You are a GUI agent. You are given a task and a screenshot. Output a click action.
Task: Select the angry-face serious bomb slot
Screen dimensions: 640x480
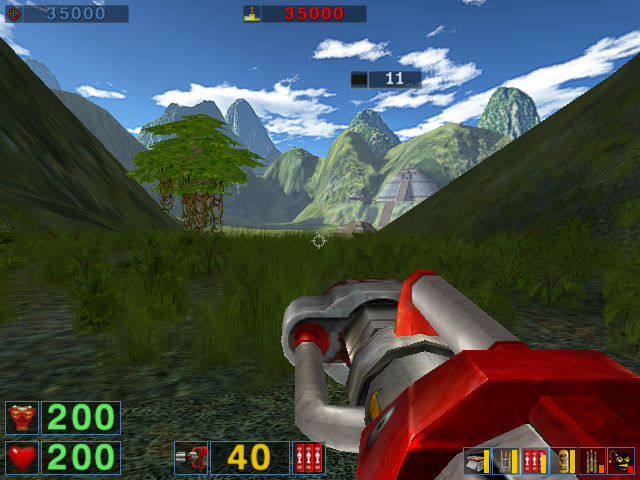point(621,461)
